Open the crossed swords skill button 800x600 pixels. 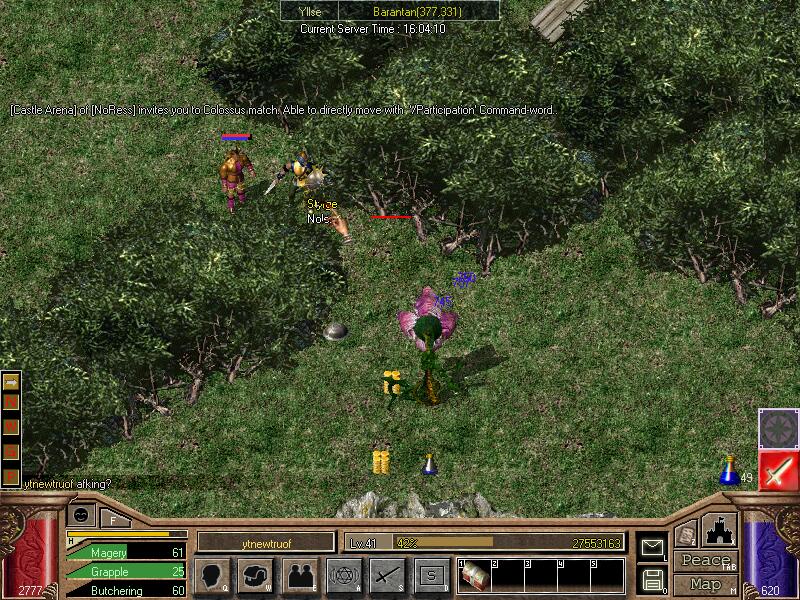point(387,576)
